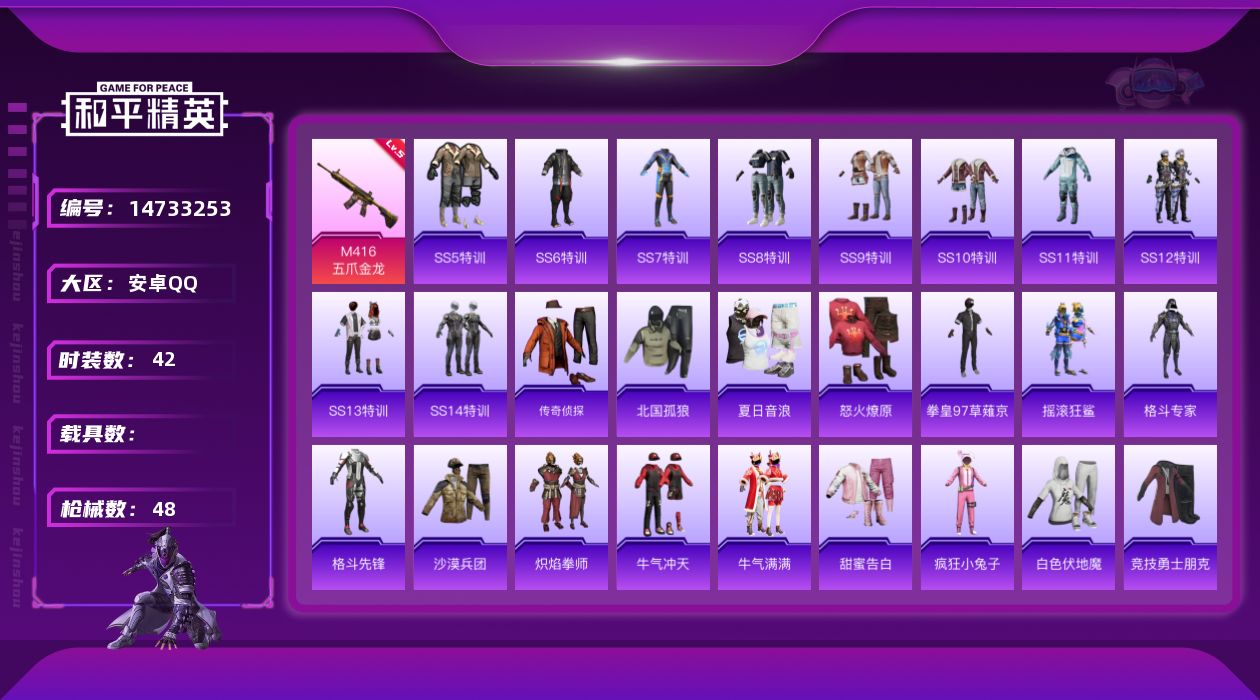Select the 竞技勇士朋克 outfit card
This screenshot has width=1260, height=700.
click(1170, 517)
